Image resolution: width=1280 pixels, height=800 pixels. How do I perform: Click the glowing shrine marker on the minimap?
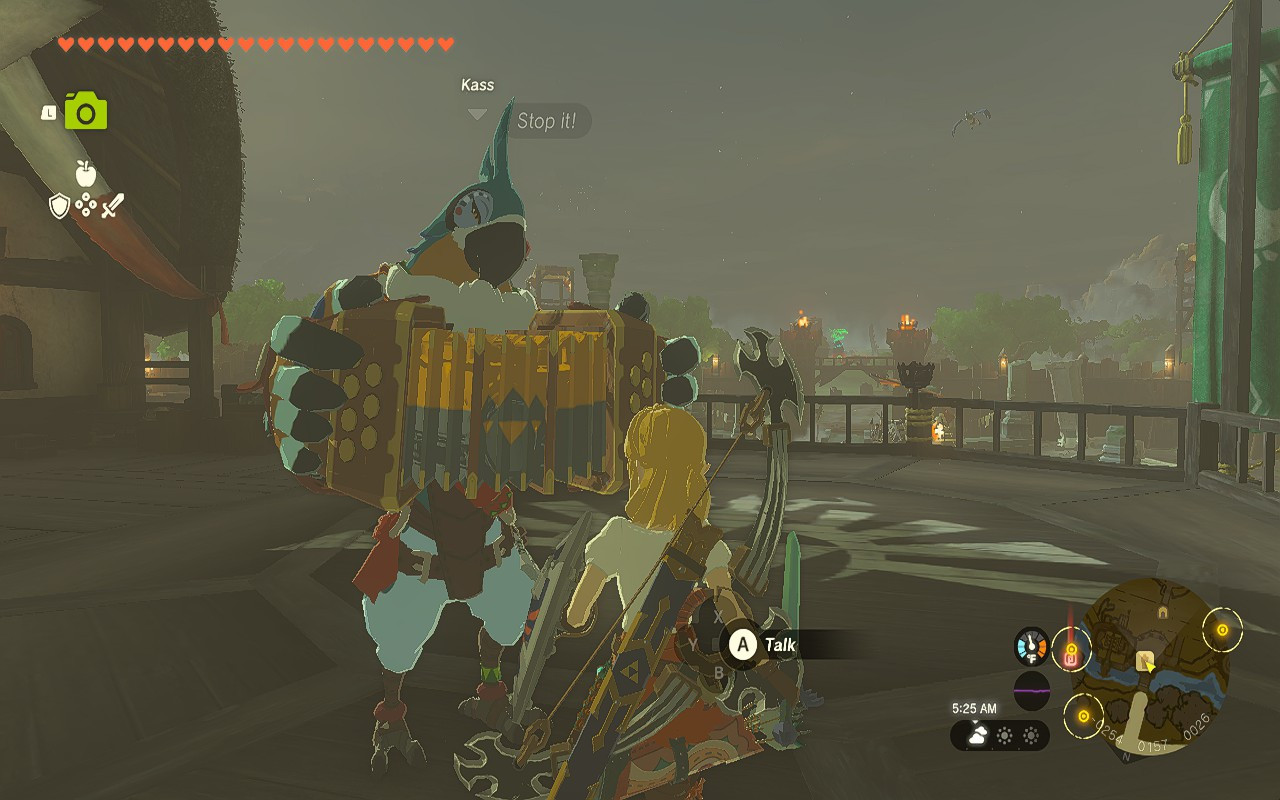point(1071,650)
